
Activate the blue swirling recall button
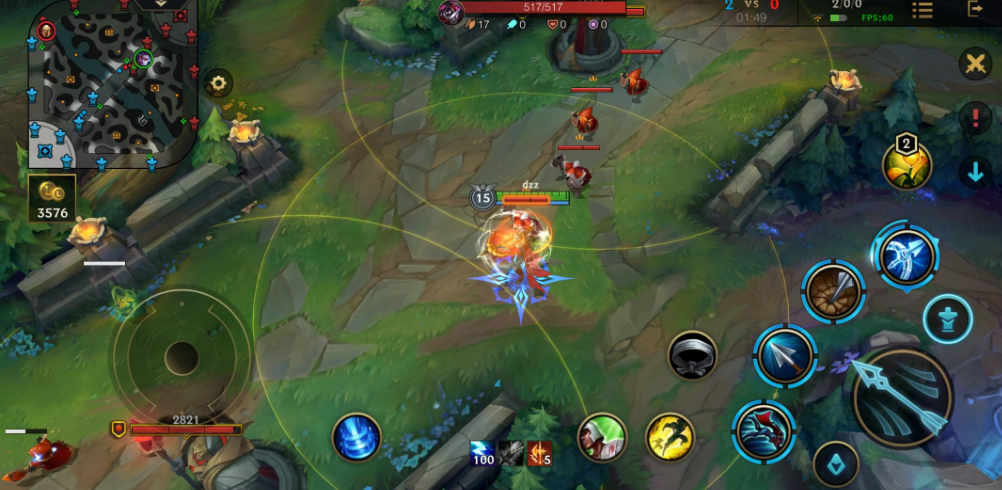pos(356,437)
